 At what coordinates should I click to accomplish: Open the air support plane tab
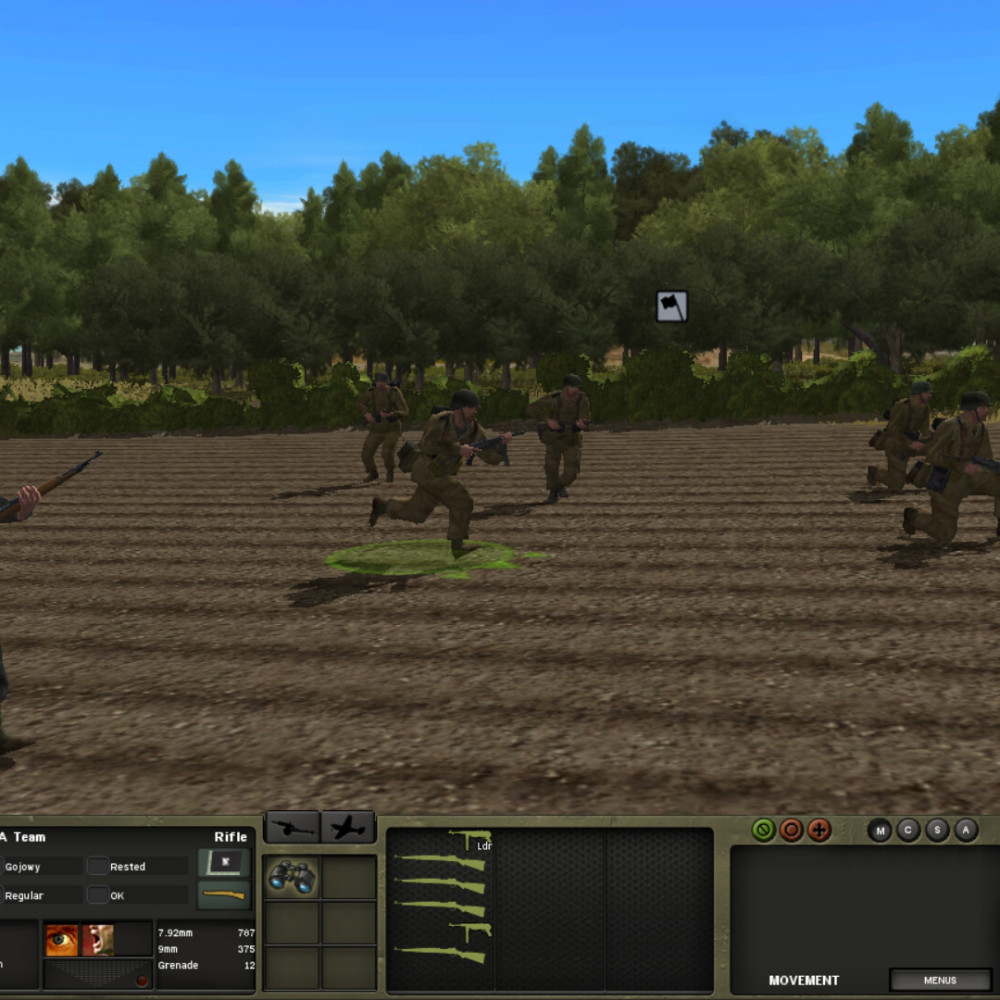point(348,828)
